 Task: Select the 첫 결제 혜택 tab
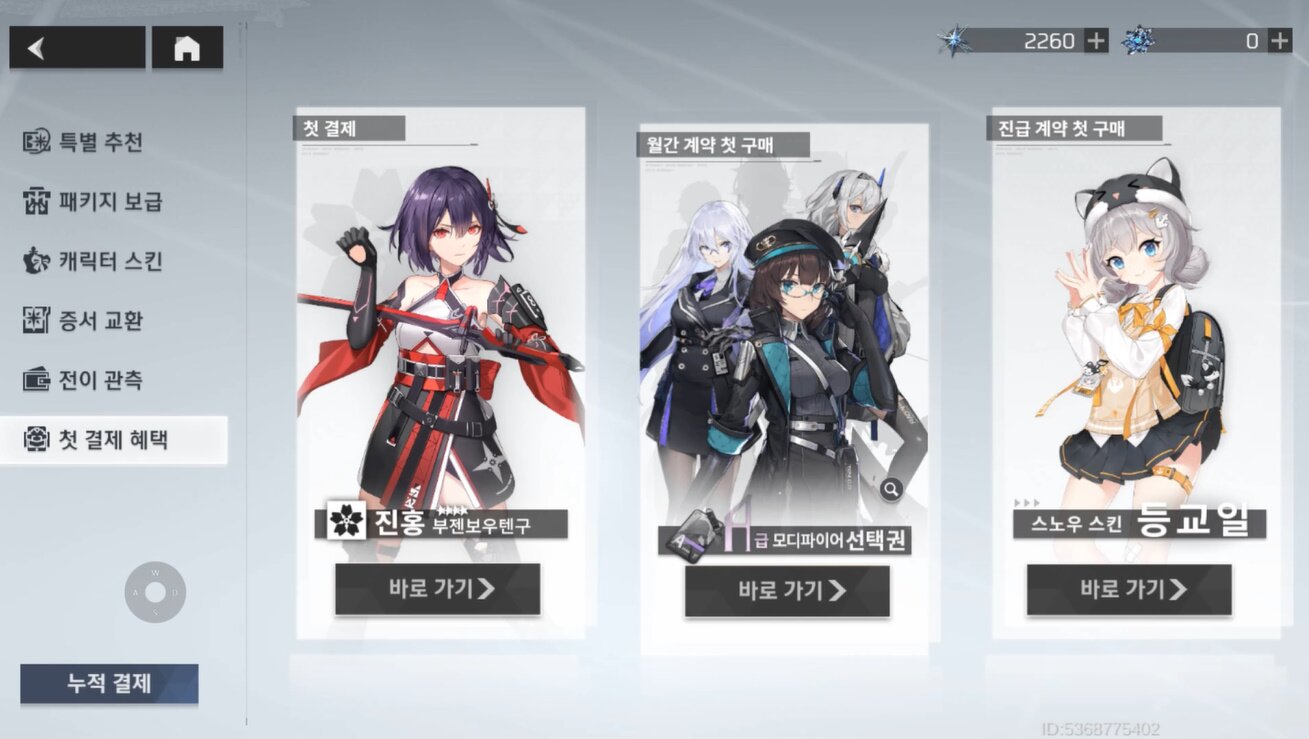tap(112, 440)
